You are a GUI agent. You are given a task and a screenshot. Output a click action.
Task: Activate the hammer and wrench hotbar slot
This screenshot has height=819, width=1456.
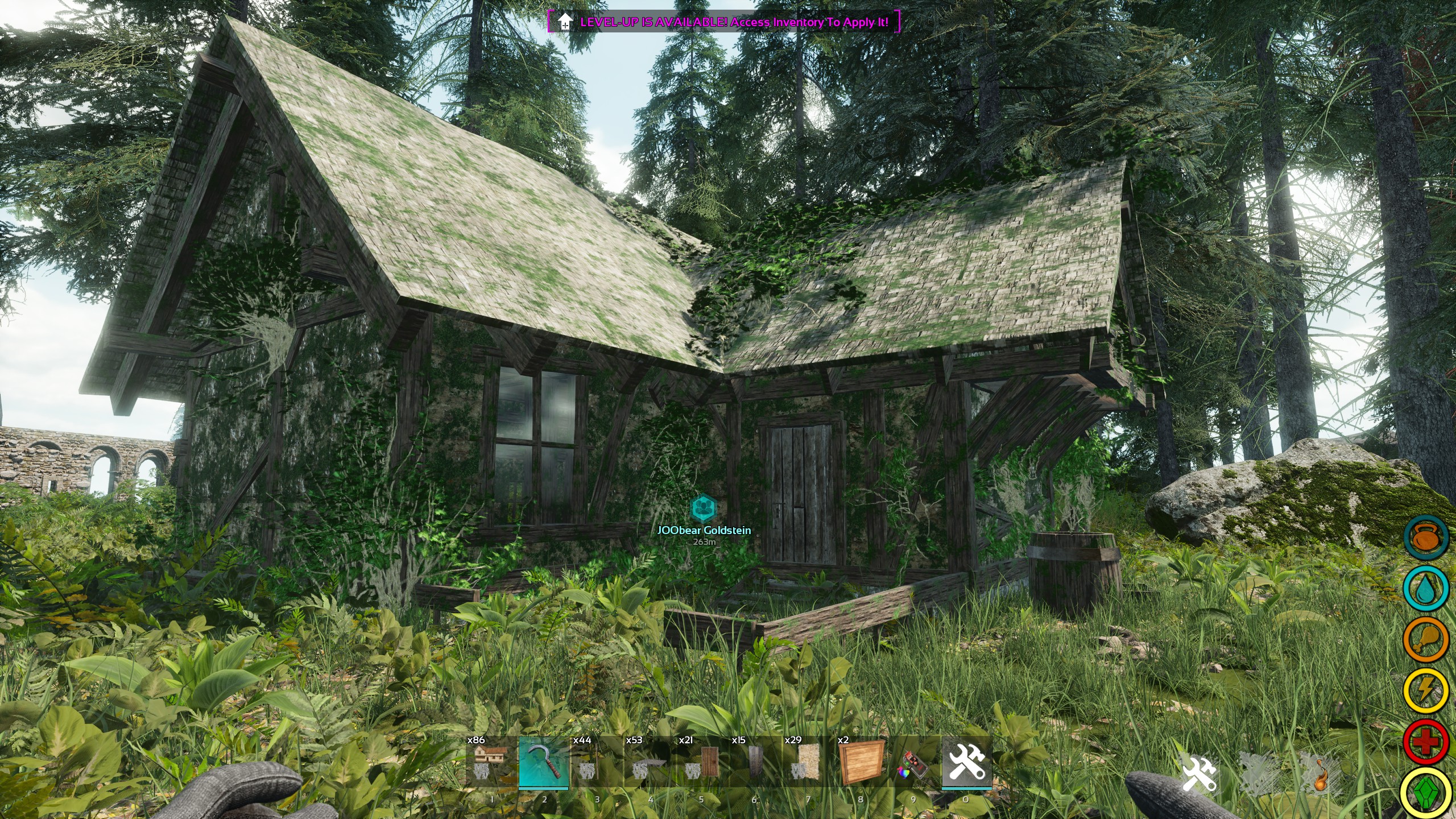[x=966, y=762]
